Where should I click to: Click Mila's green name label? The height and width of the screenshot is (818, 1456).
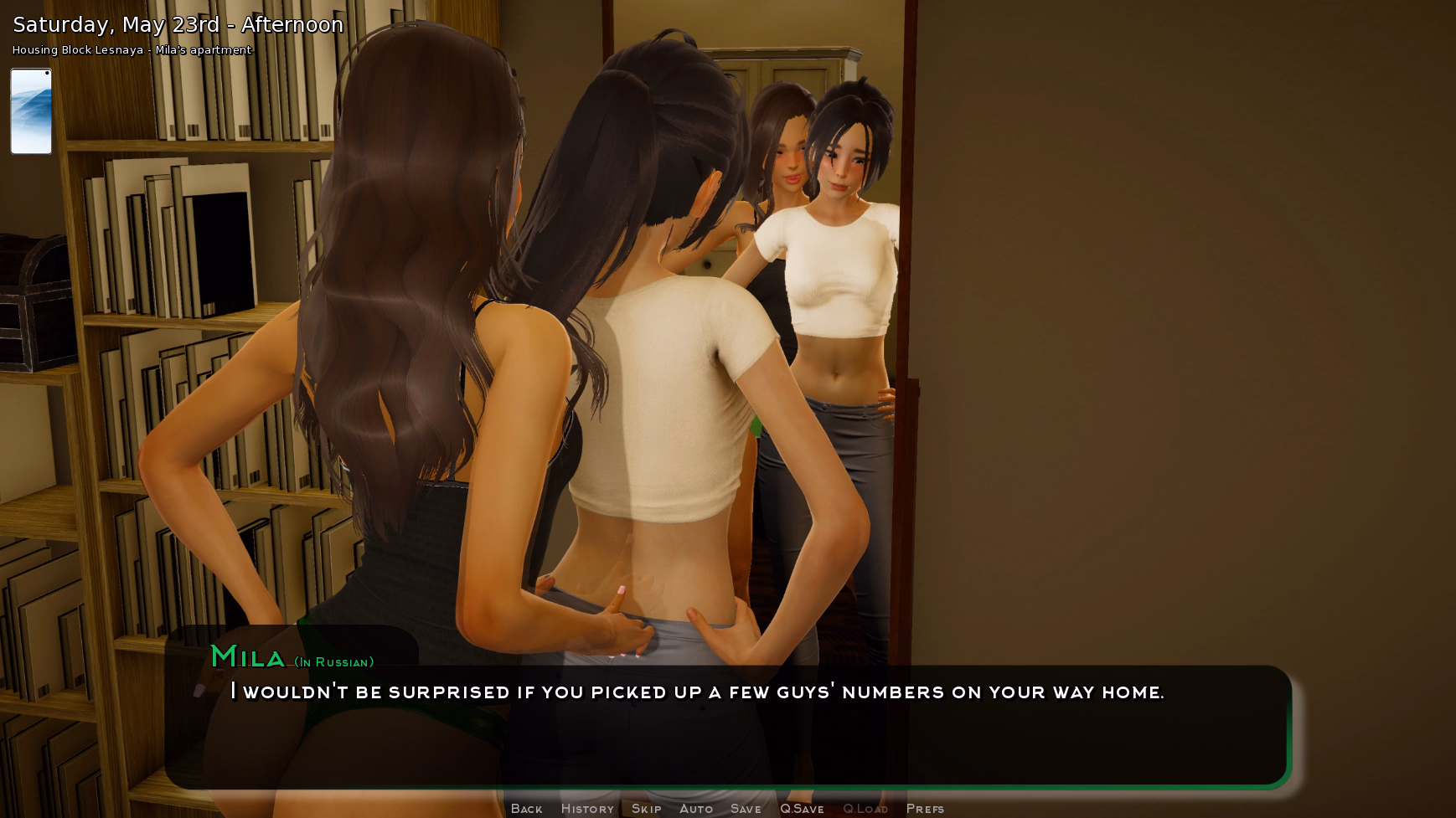(x=249, y=658)
